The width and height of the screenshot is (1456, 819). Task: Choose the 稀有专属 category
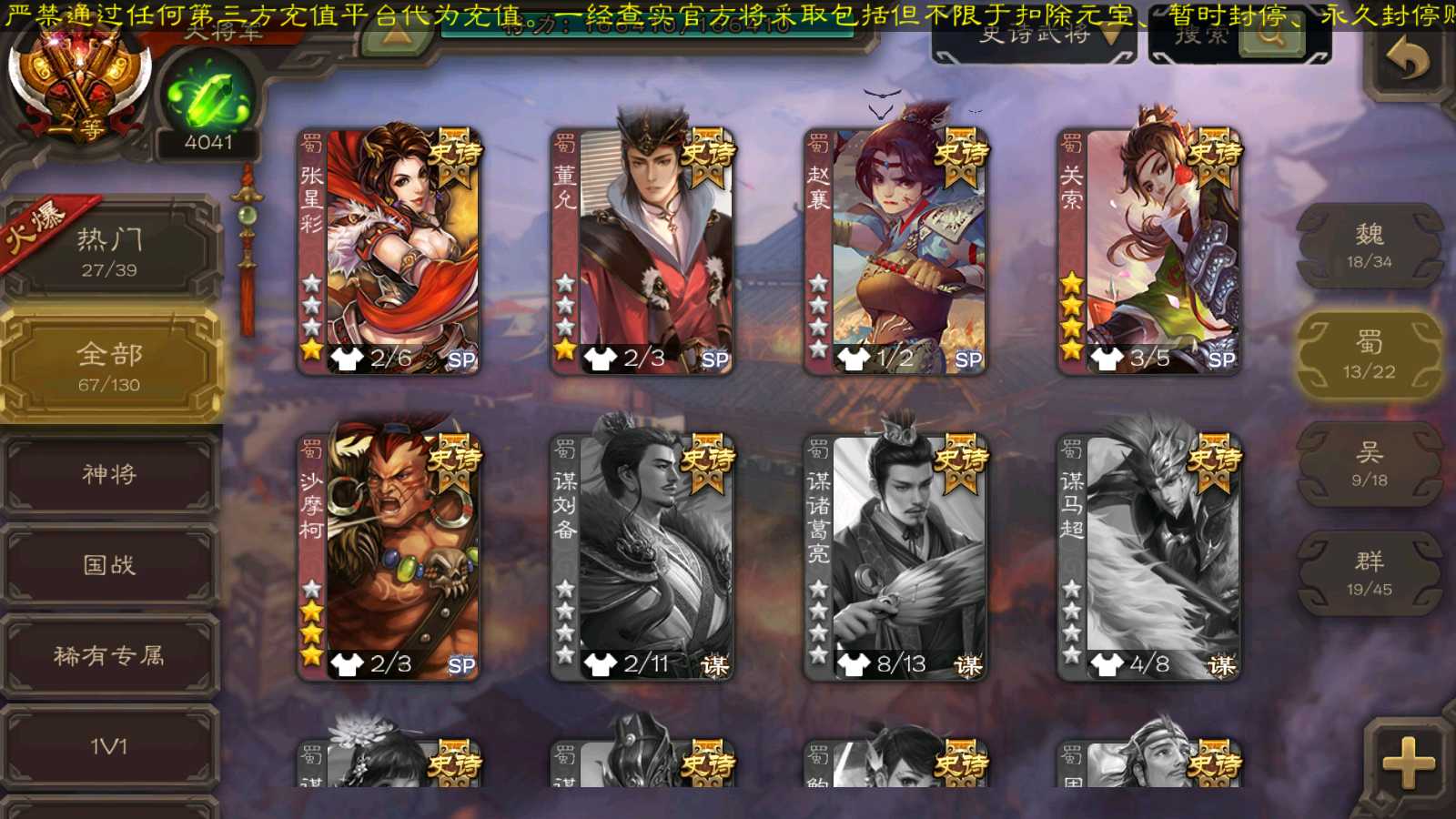(109, 655)
